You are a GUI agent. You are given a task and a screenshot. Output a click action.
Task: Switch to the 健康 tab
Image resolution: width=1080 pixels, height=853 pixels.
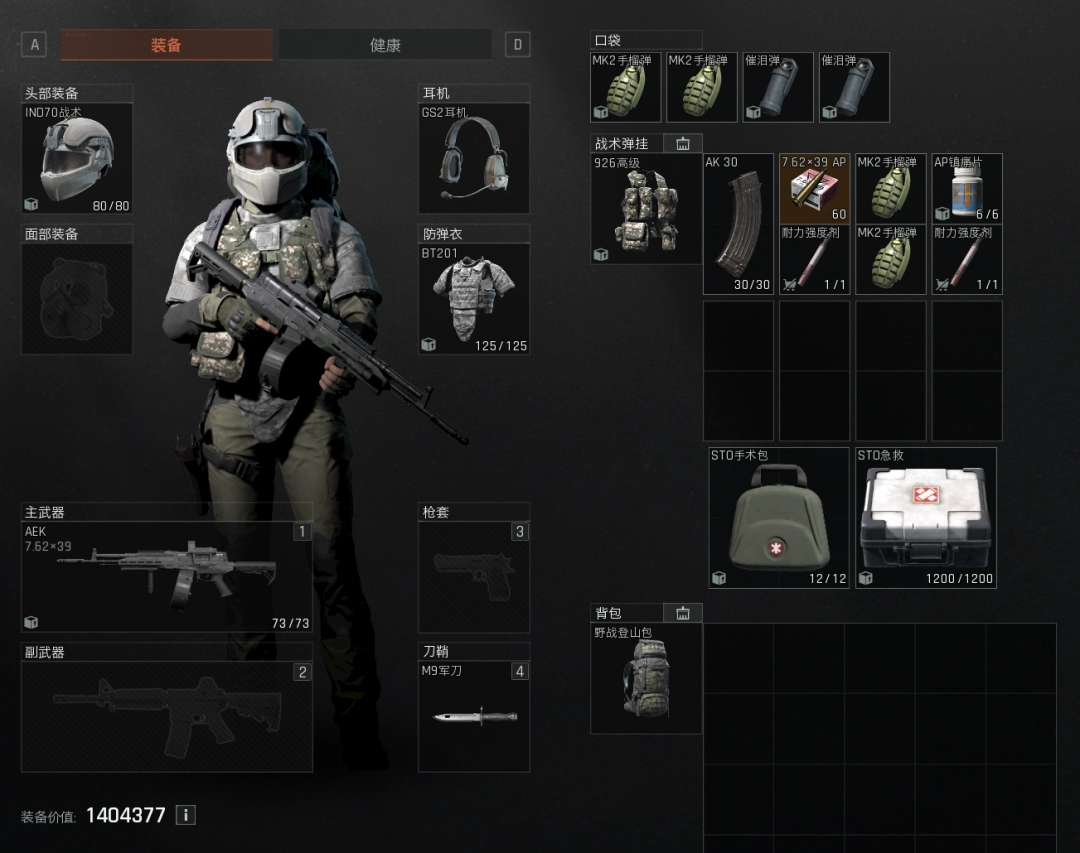pos(385,45)
